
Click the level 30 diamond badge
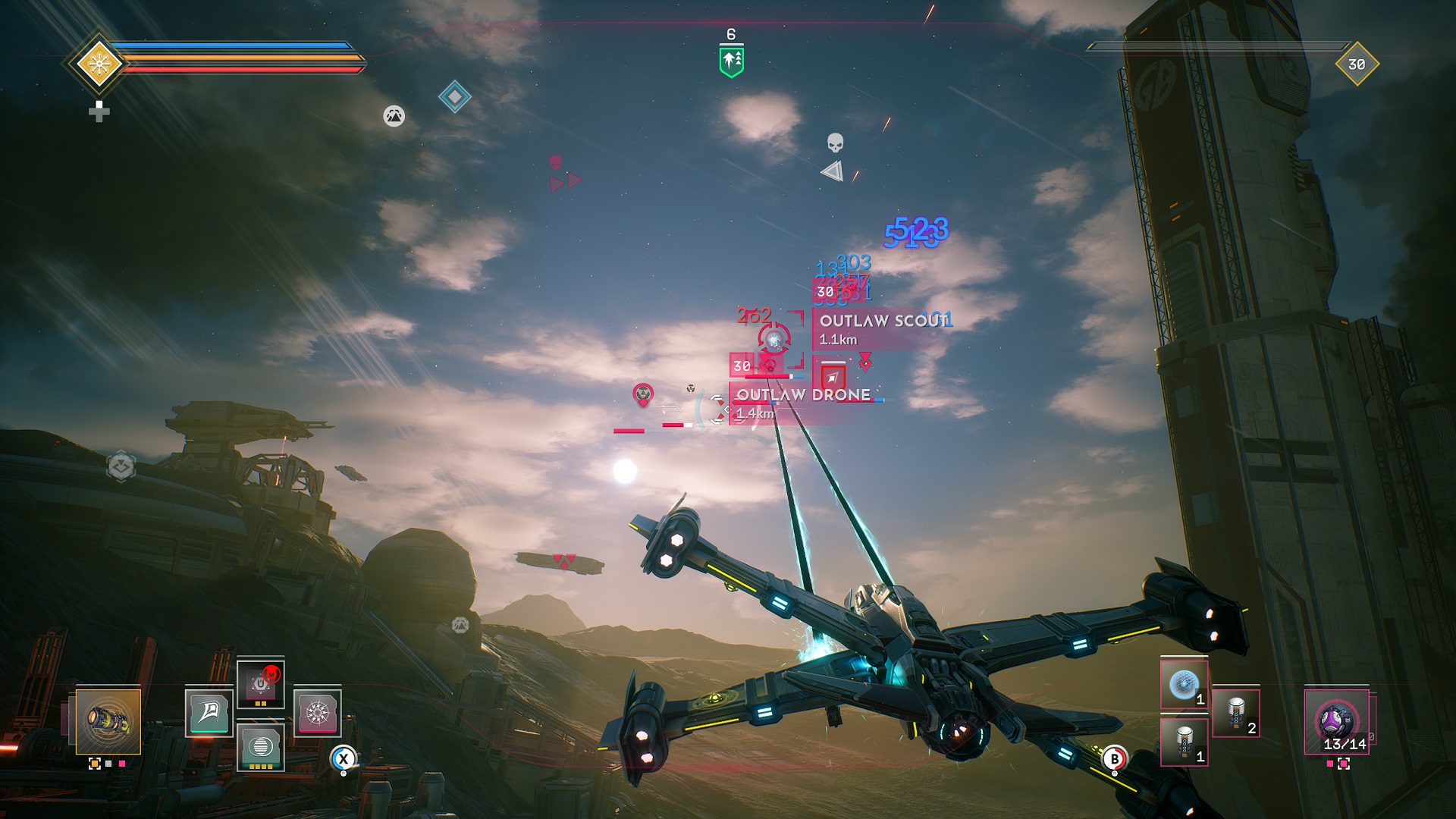click(1357, 64)
